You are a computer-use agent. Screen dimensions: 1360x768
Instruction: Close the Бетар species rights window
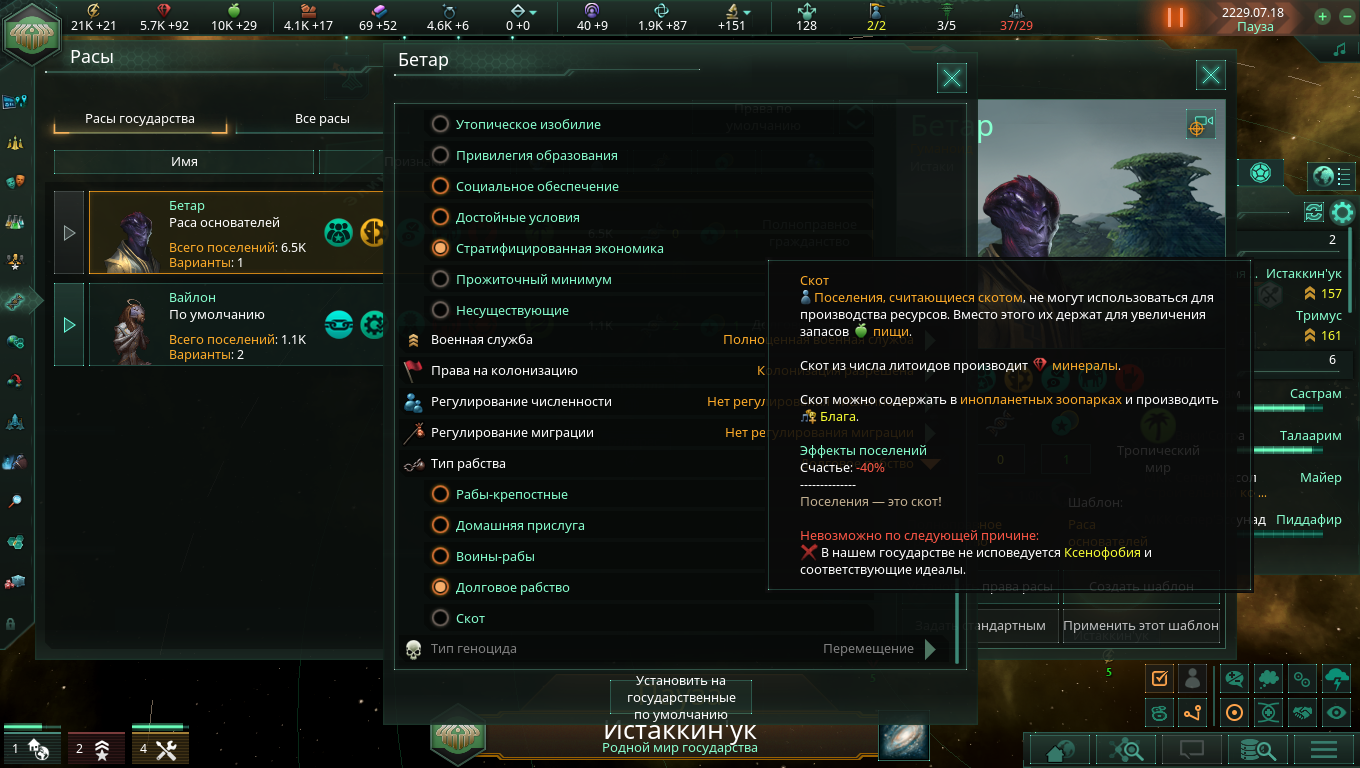(952, 78)
